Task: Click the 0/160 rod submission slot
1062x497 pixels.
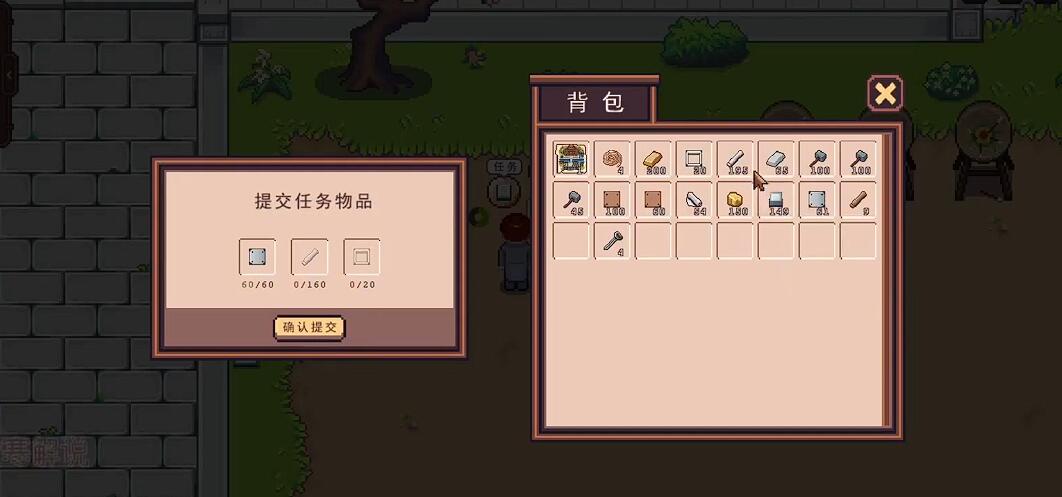Action: coord(309,257)
